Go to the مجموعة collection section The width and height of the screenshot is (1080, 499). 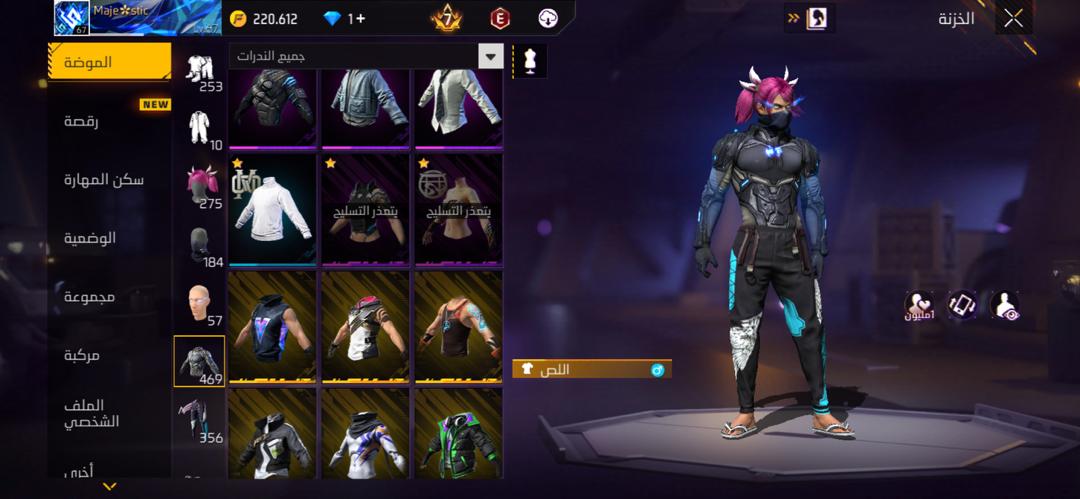click(89, 297)
